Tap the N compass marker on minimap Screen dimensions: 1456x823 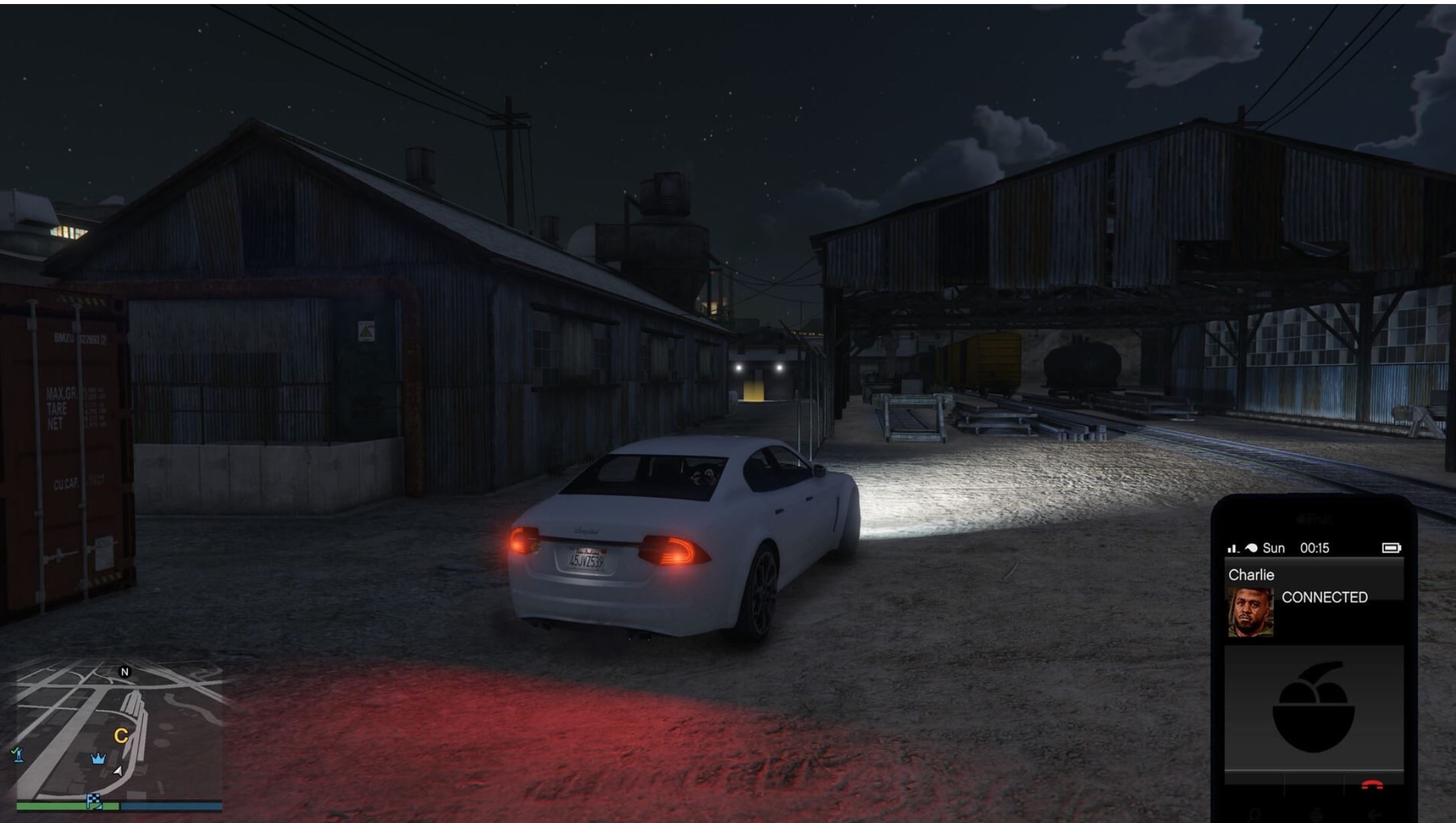click(125, 672)
